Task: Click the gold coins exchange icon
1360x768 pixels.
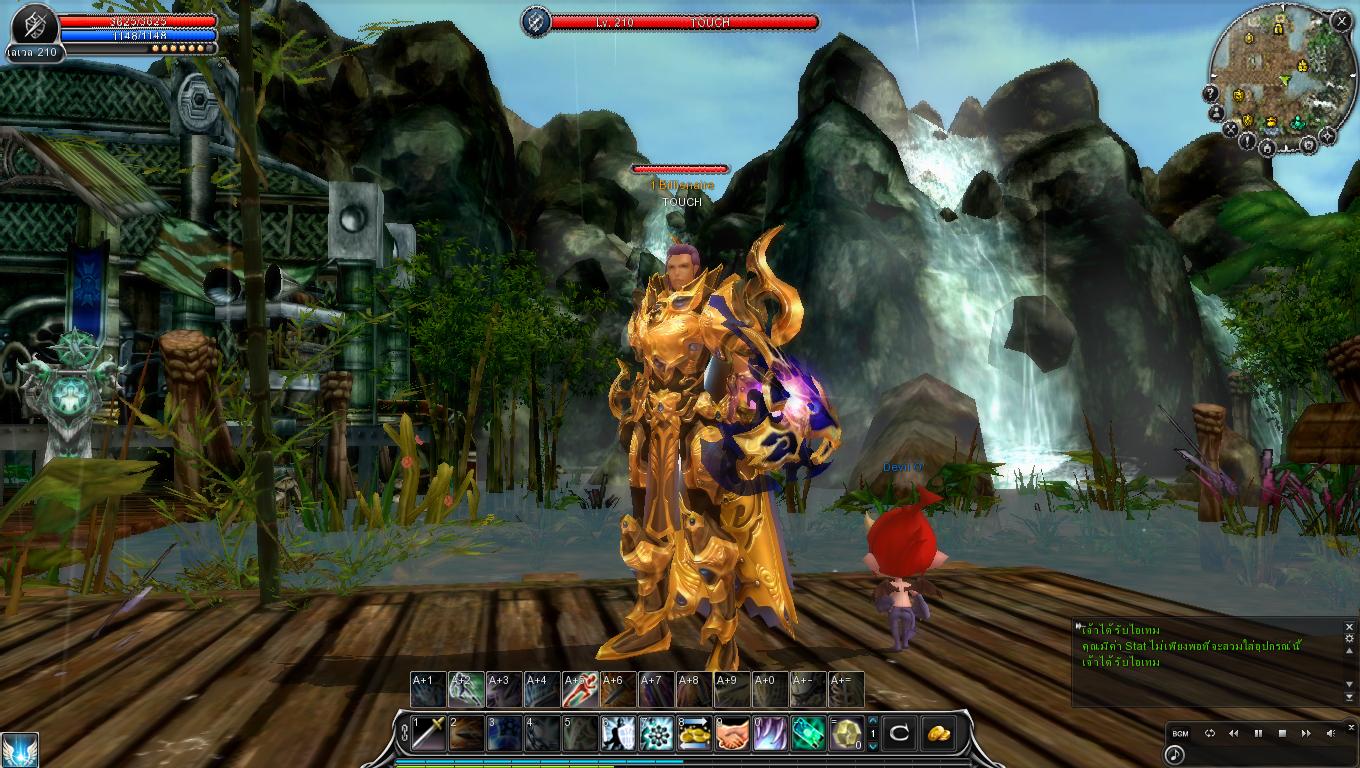Action: 694,734
